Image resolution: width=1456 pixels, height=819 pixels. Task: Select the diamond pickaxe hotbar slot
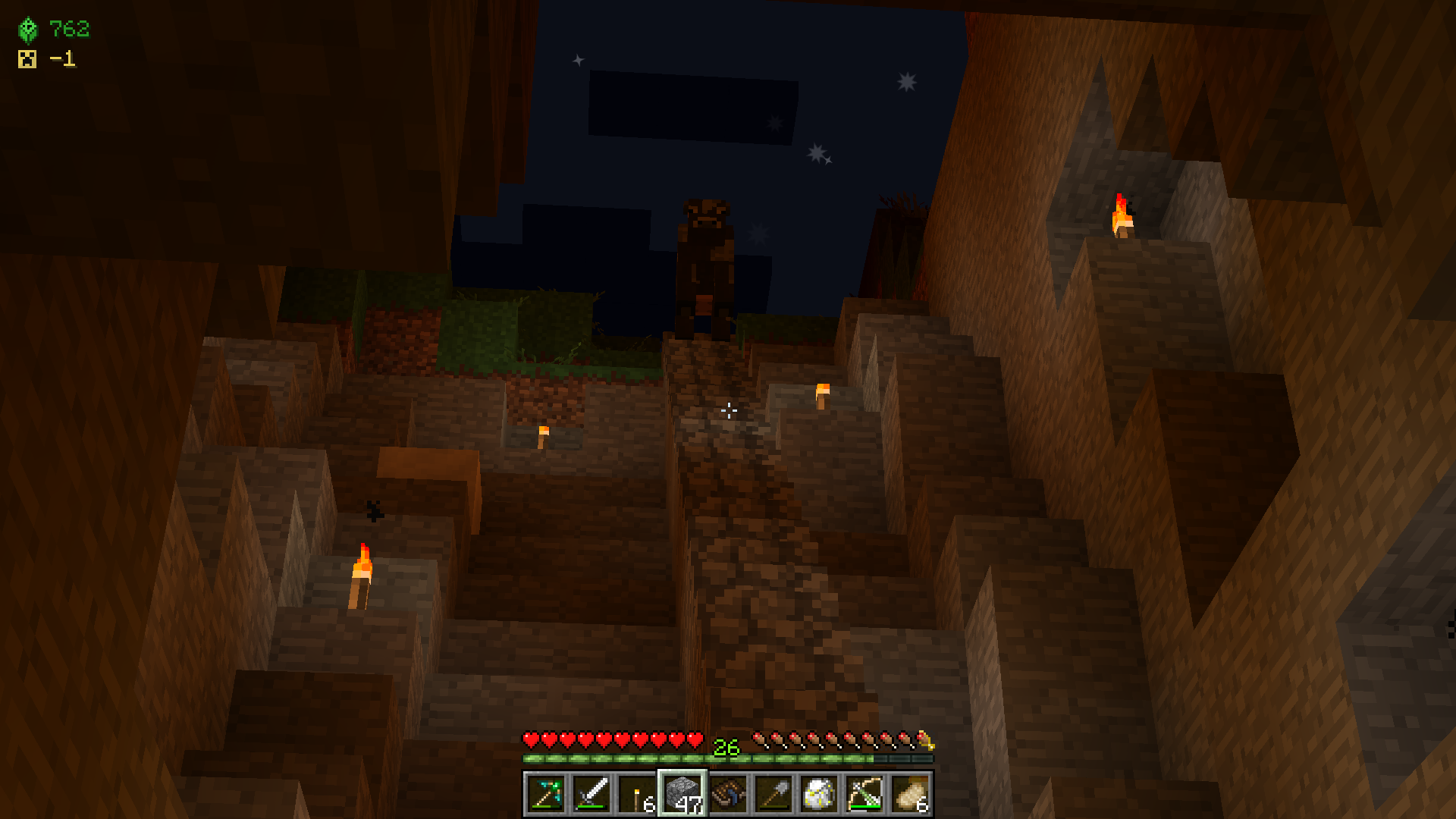(546, 794)
